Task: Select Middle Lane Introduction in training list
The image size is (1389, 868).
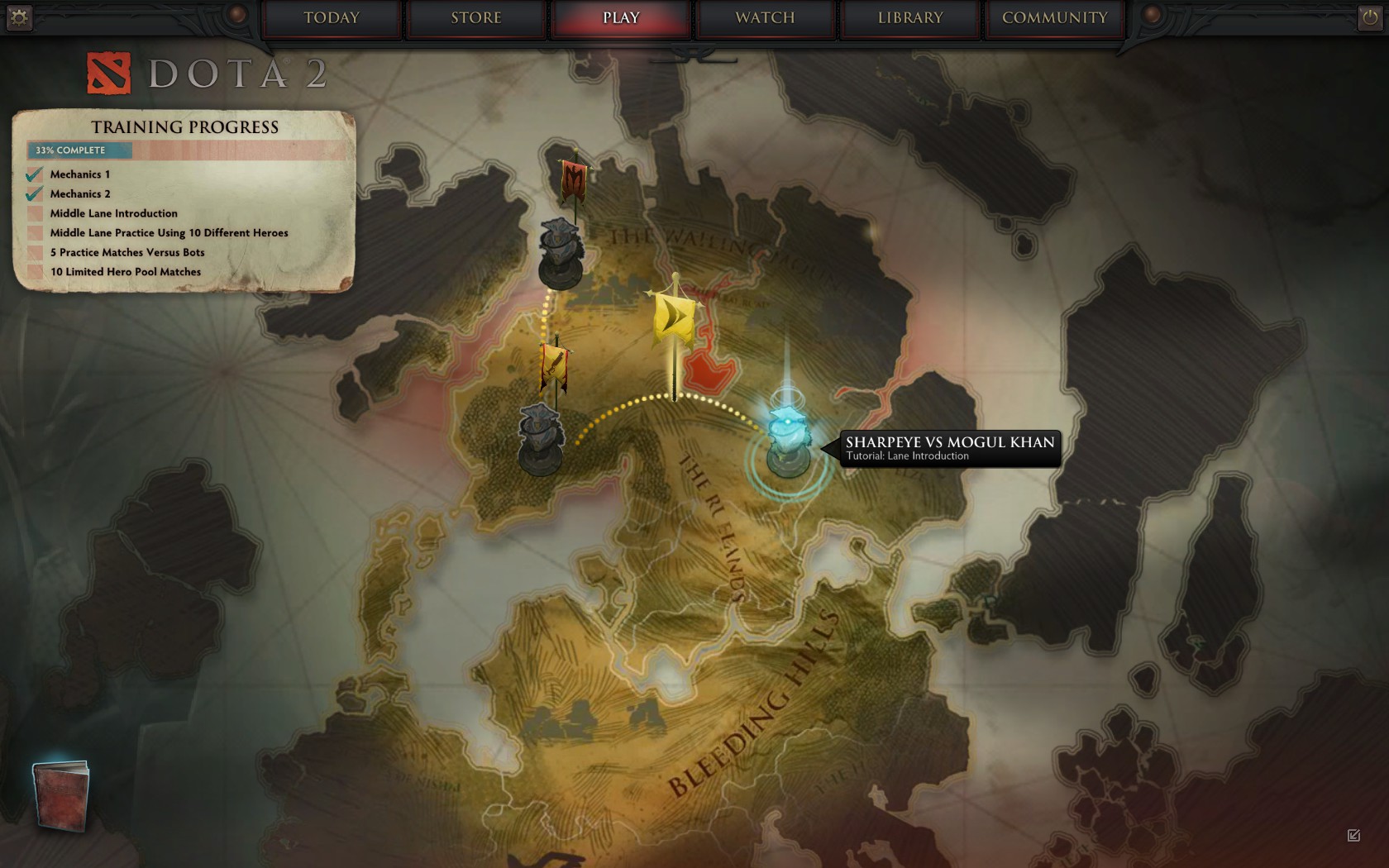Action: 113,213
